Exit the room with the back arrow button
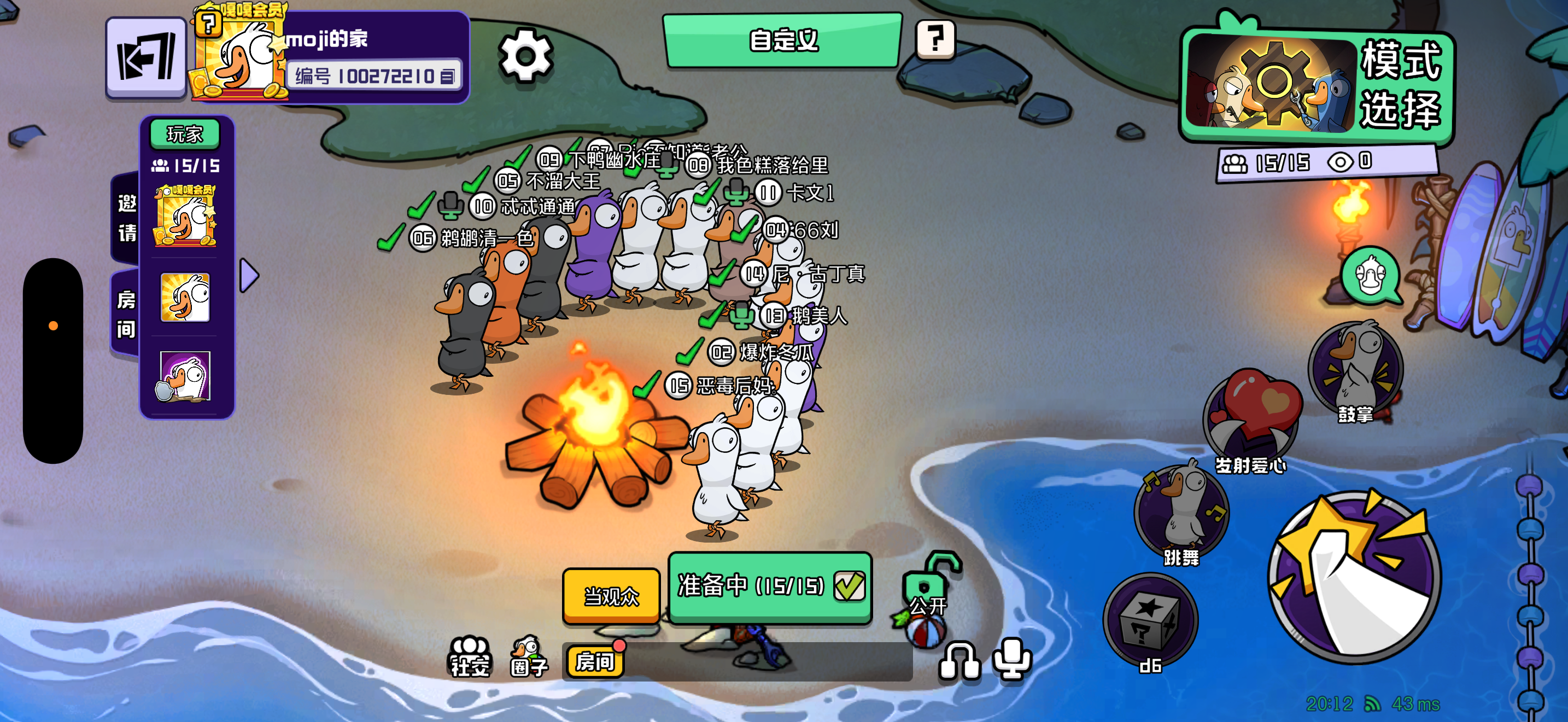The width and height of the screenshot is (1568, 722). [x=146, y=57]
